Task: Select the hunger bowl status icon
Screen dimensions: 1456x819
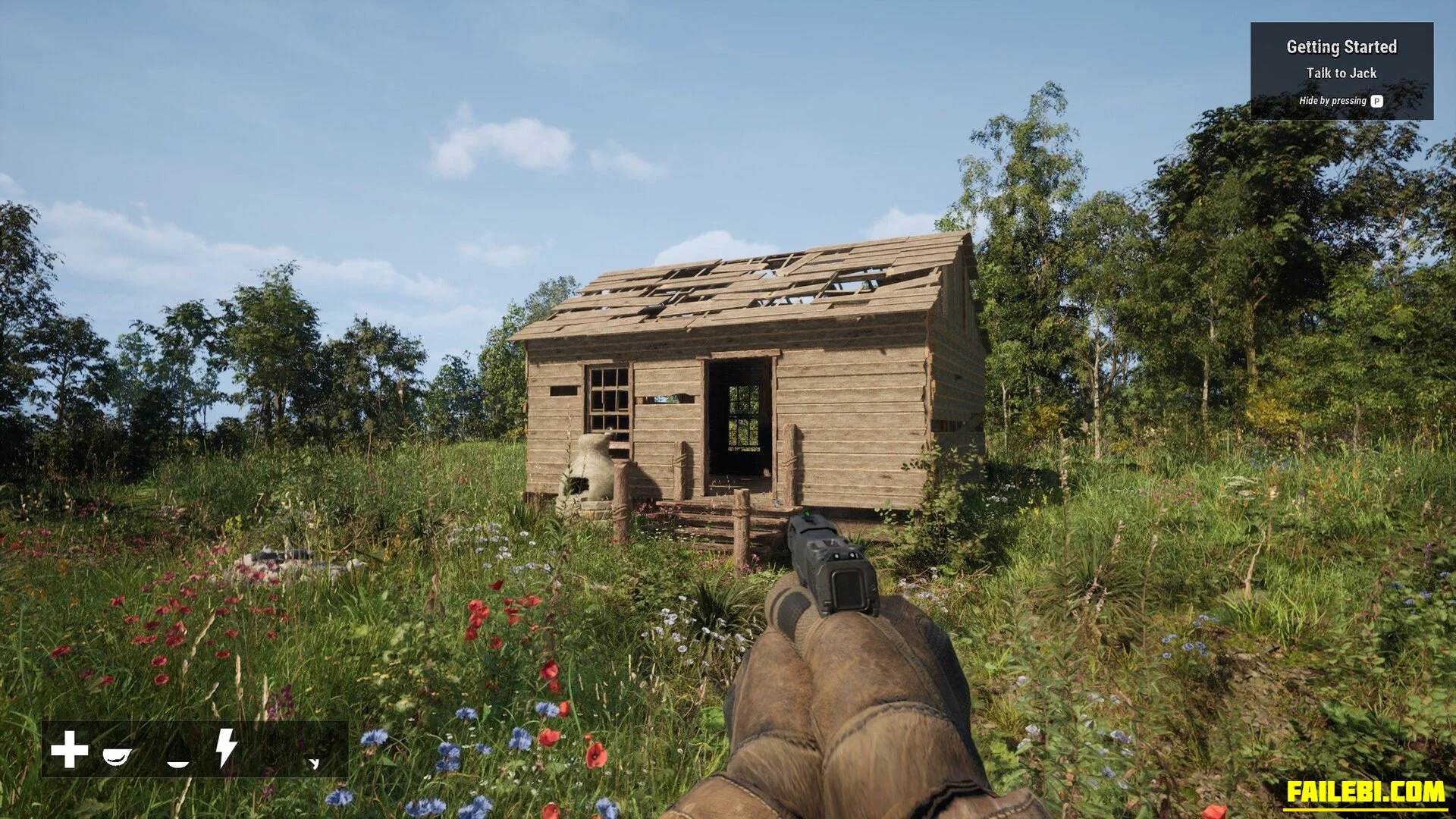Action: [118, 755]
